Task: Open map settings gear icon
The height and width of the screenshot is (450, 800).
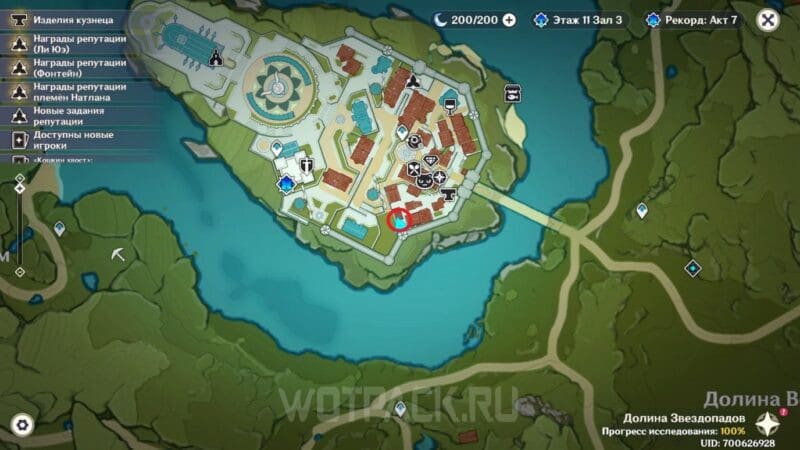Action: click(x=21, y=425)
